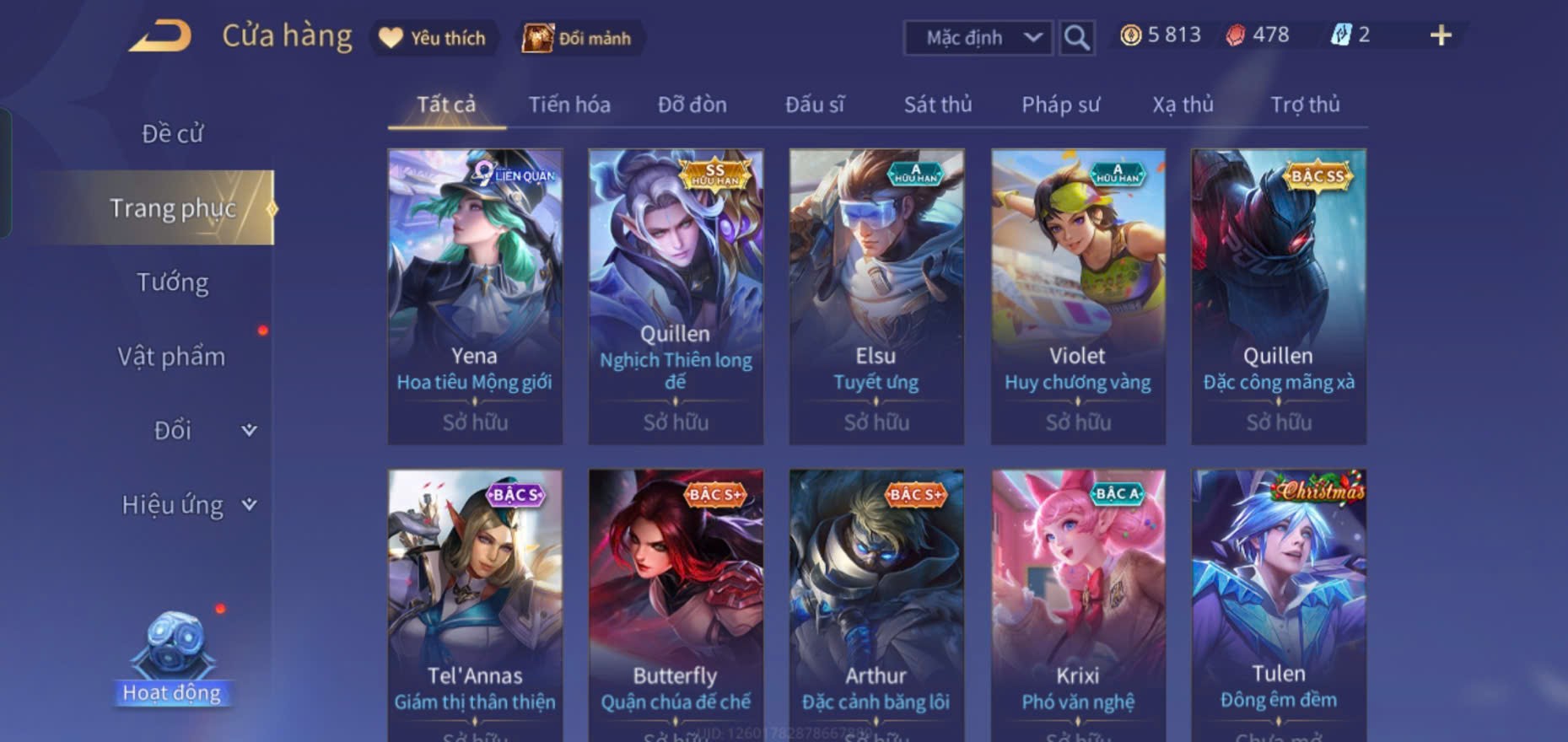Open the Trợ thủ tab
Screen dimensions: 1568x742
(x=1305, y=105)
